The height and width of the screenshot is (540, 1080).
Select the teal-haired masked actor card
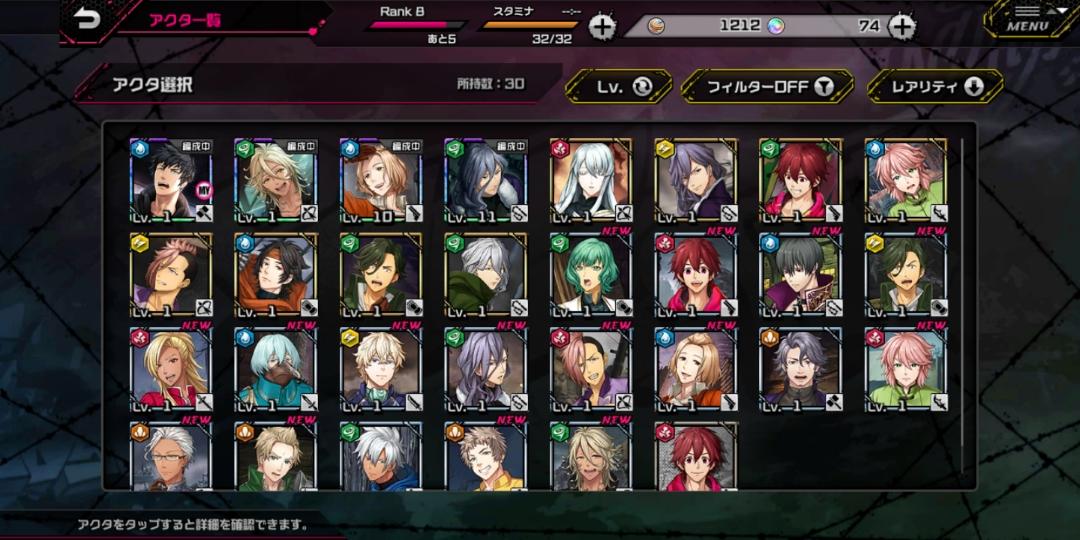276,369
